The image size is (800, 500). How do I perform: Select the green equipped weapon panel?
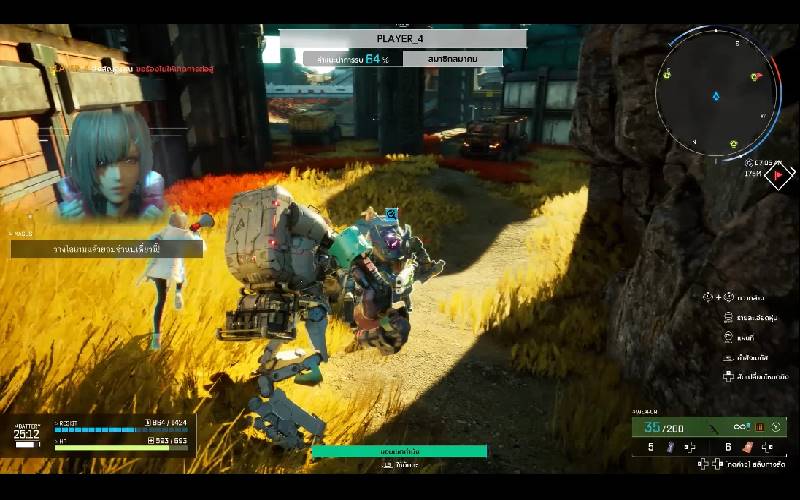click(708, 427)
